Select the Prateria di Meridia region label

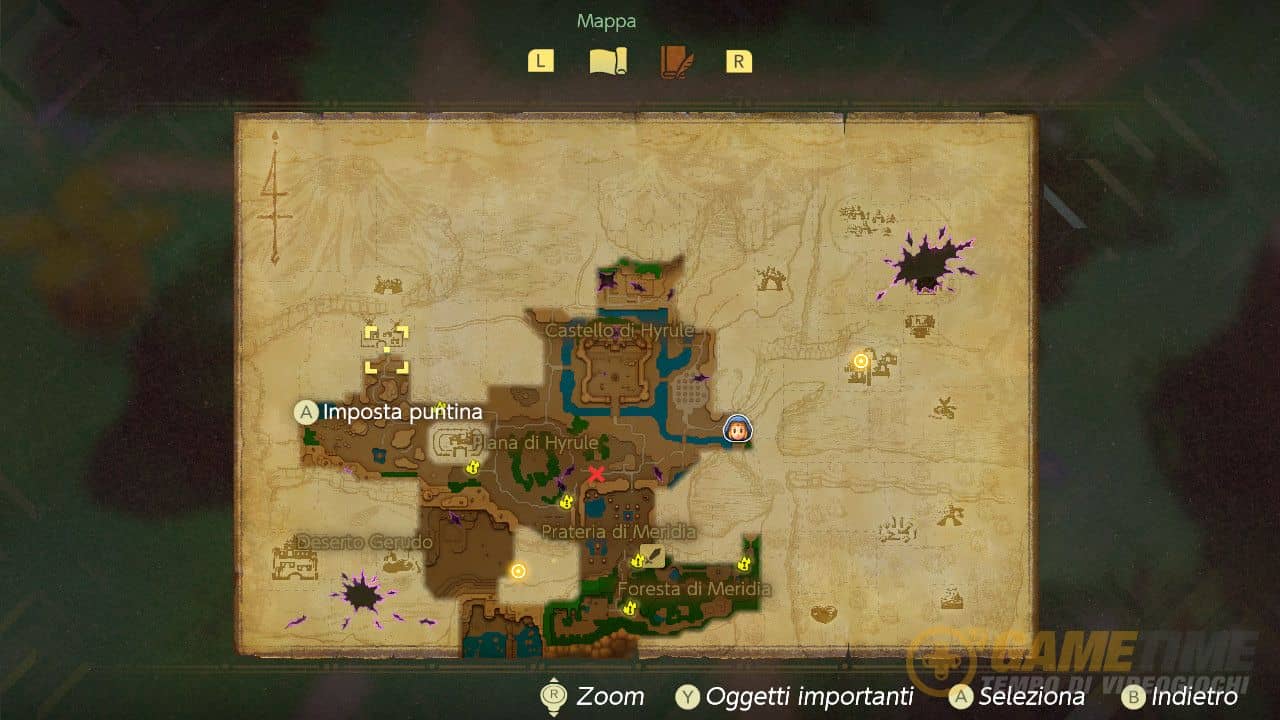[618, 531]
